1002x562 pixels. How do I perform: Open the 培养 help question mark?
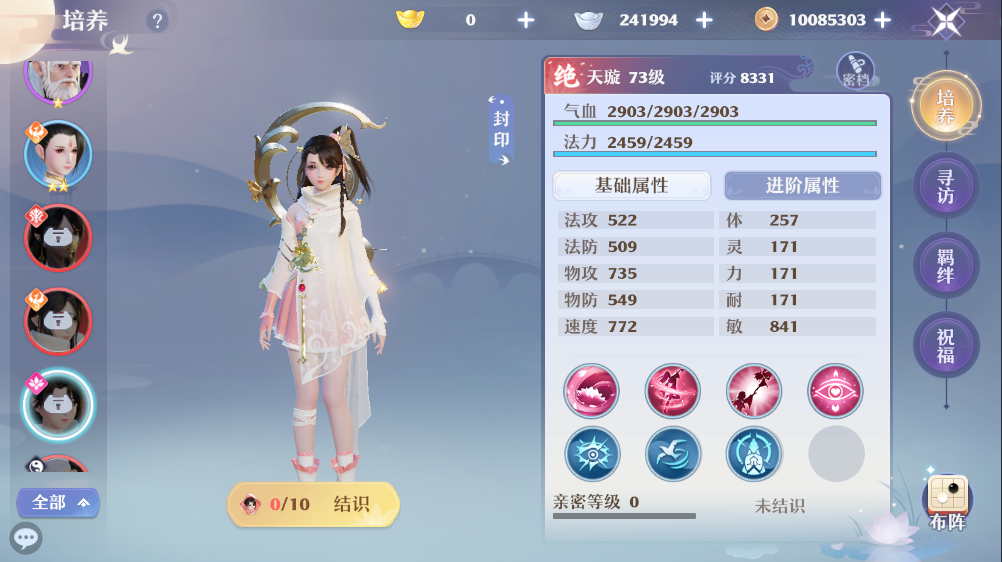[157, 20]
